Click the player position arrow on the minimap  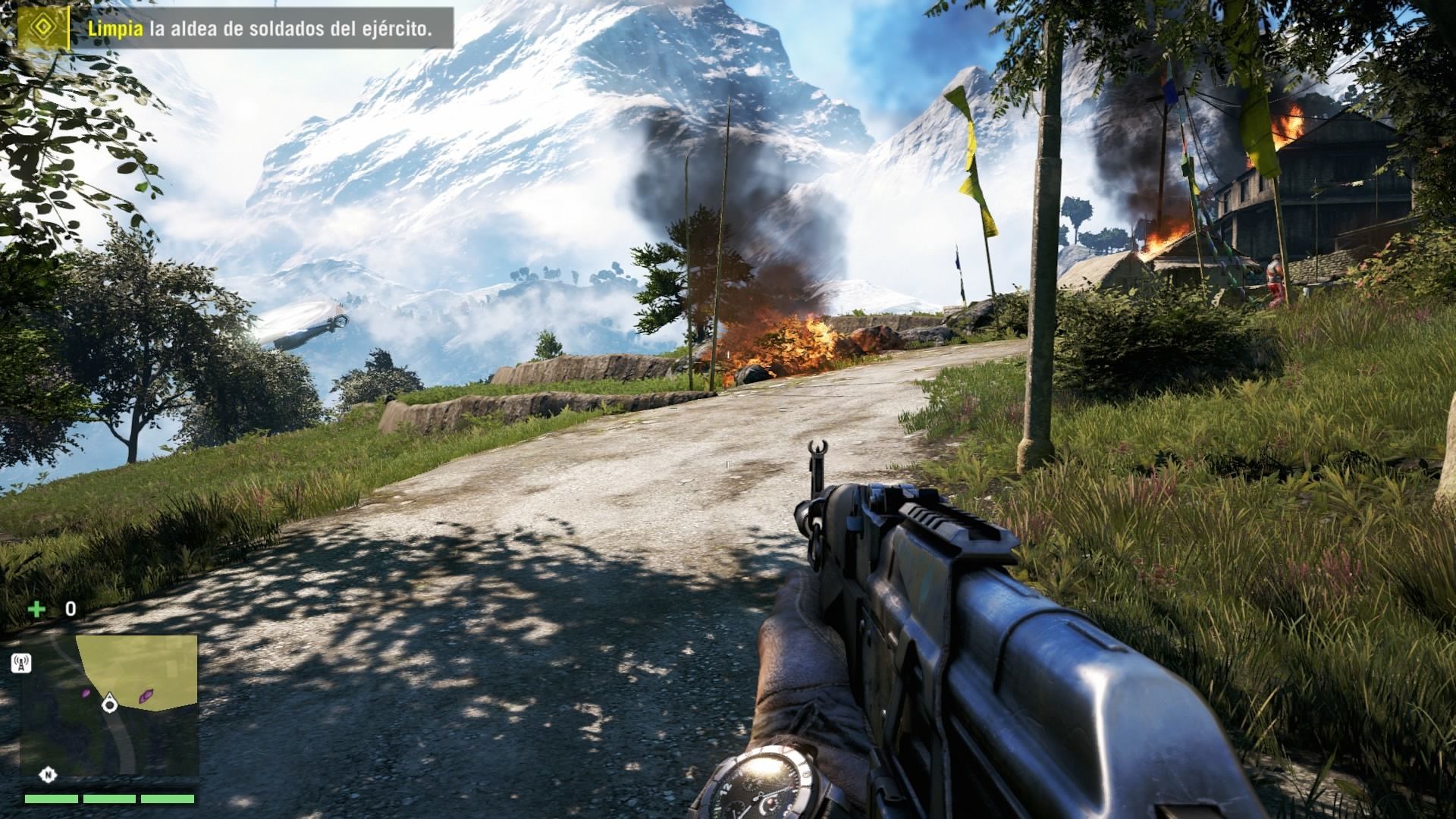[110, 704]
